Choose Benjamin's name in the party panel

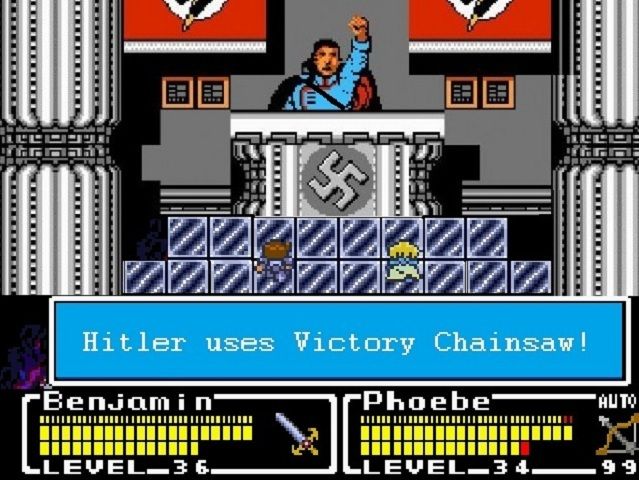130,401
